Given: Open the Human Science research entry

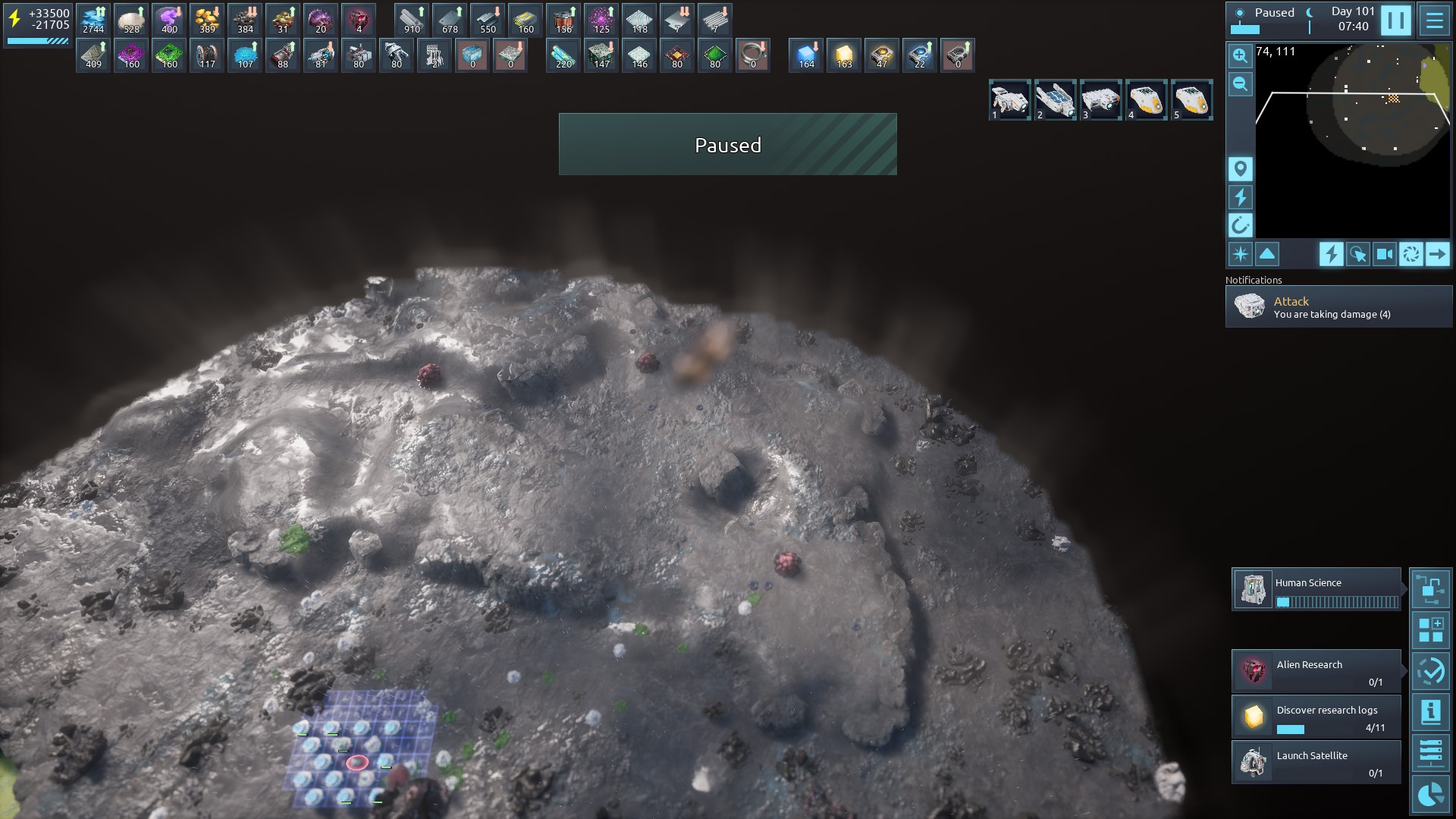Looking at the screenshot, I should (1316, 589).
